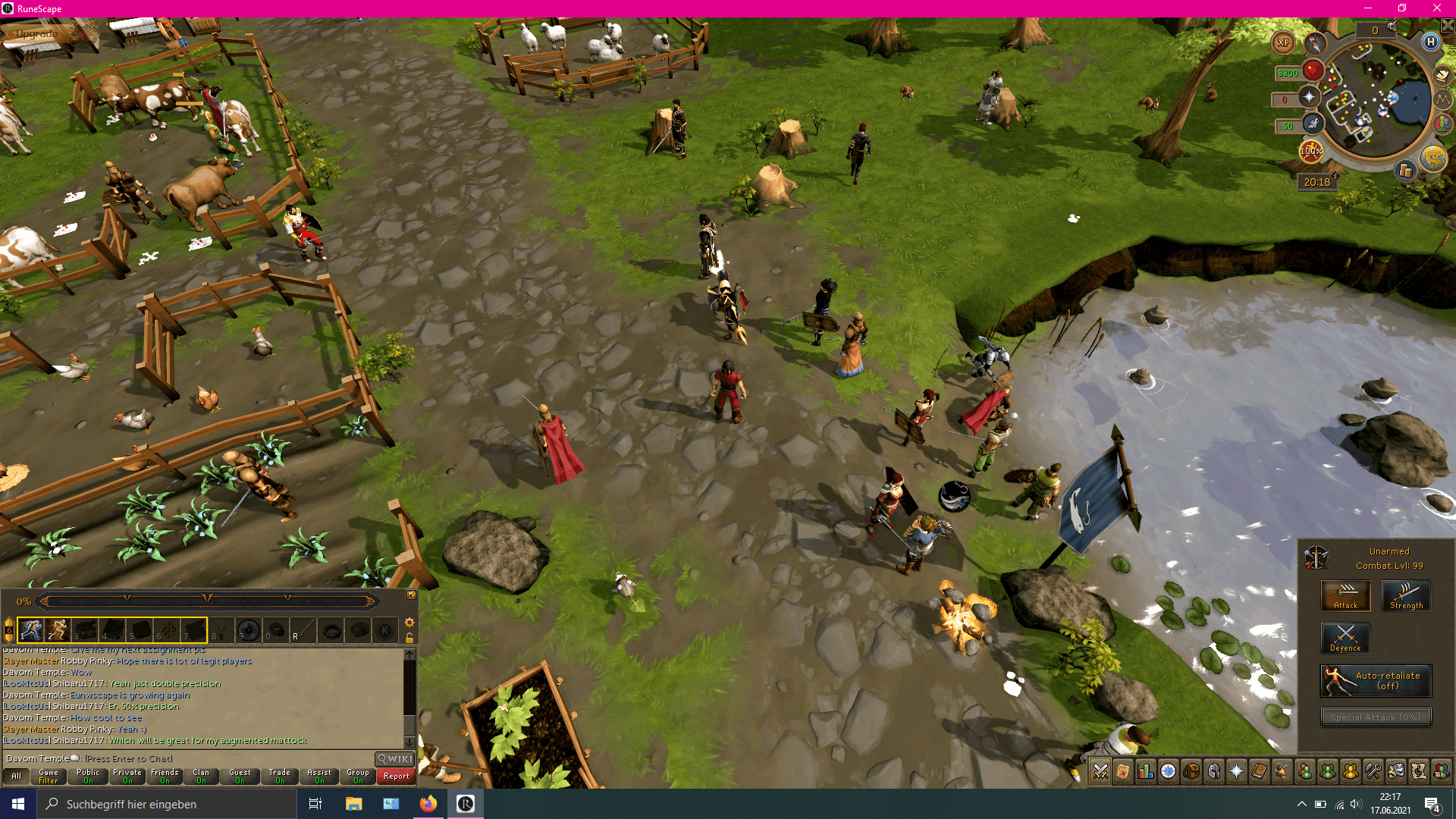Show the Trade chat tab
Screen dimensions: 1456x819
click(x=280, y=777)
